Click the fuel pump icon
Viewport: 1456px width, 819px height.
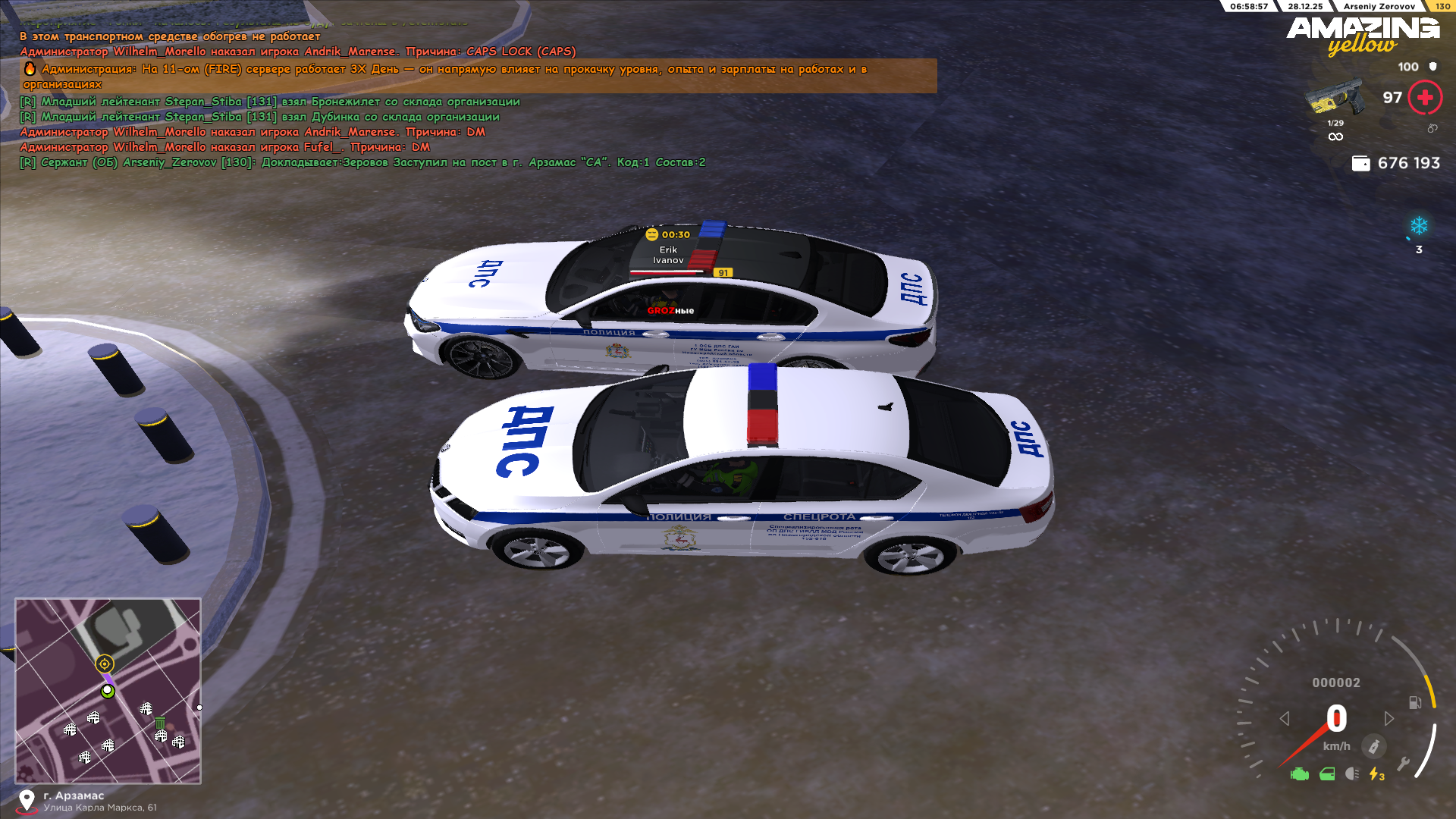coord(1415,703)
